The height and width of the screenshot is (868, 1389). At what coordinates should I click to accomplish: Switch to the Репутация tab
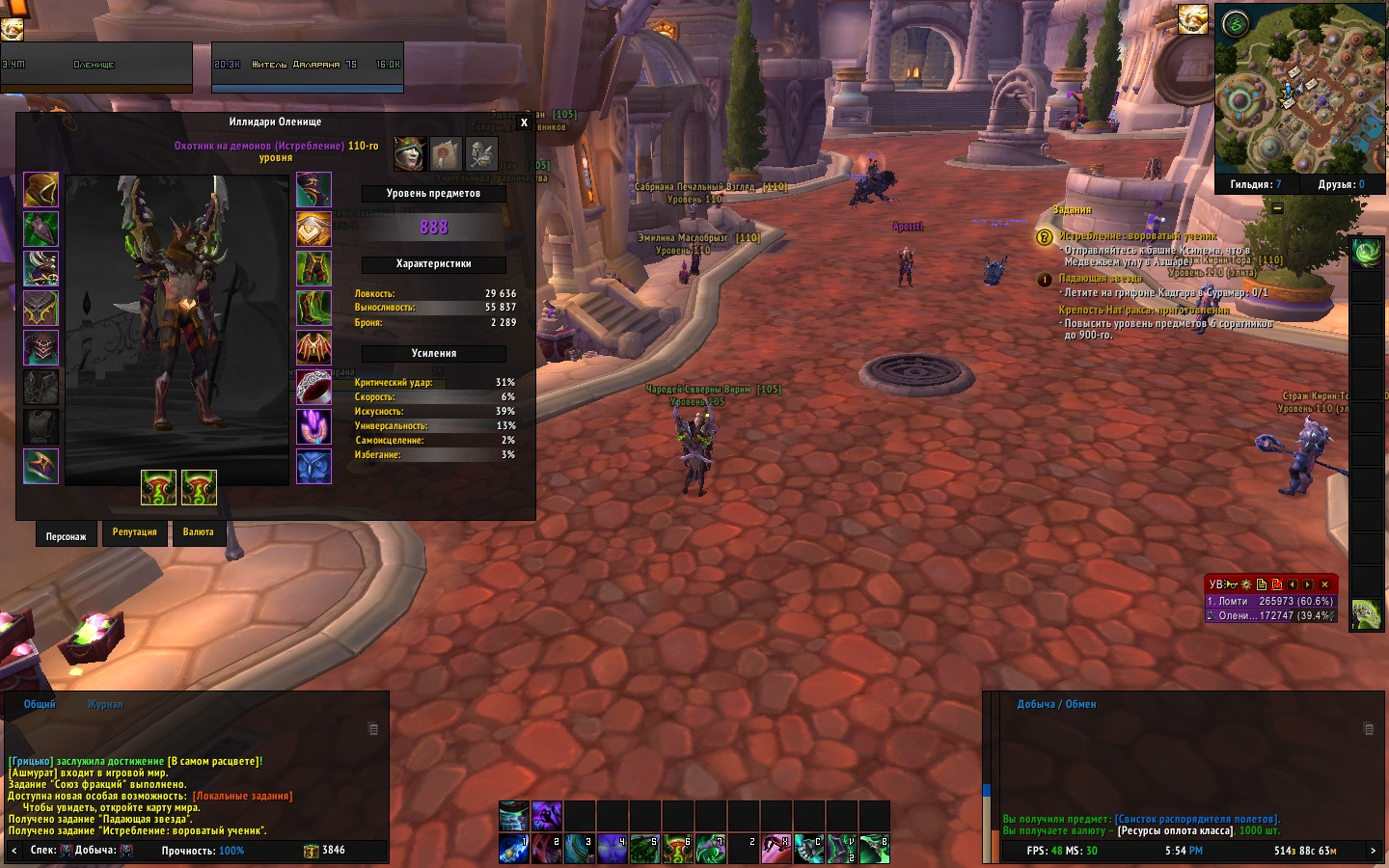[134, 532]
